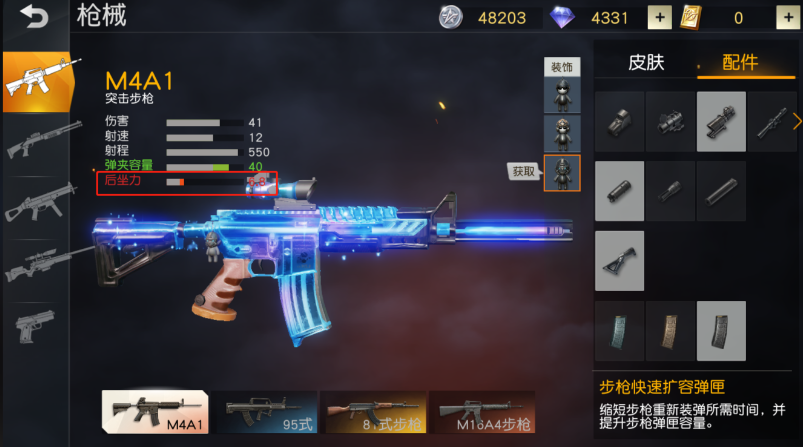Screen dimensions: 803x447
Task: Select the M16A4步枪 card
Action: [x=481, y=411]
